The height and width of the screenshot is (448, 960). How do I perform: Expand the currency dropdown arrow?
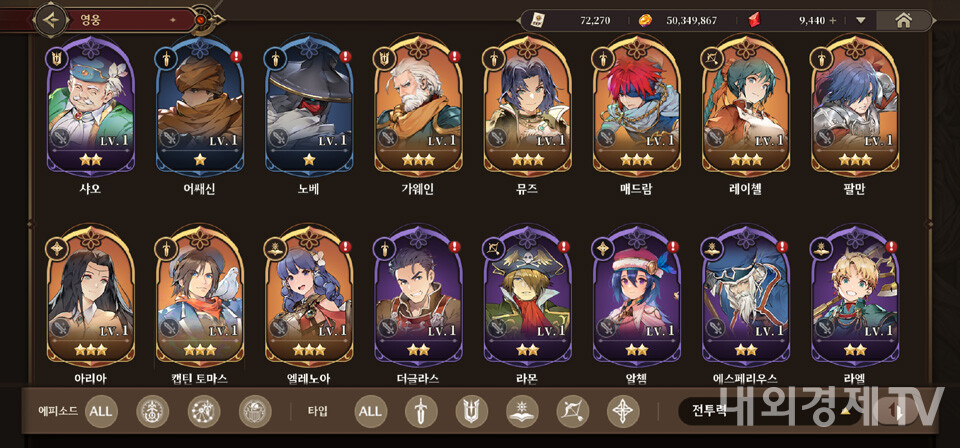coord(861,20)
